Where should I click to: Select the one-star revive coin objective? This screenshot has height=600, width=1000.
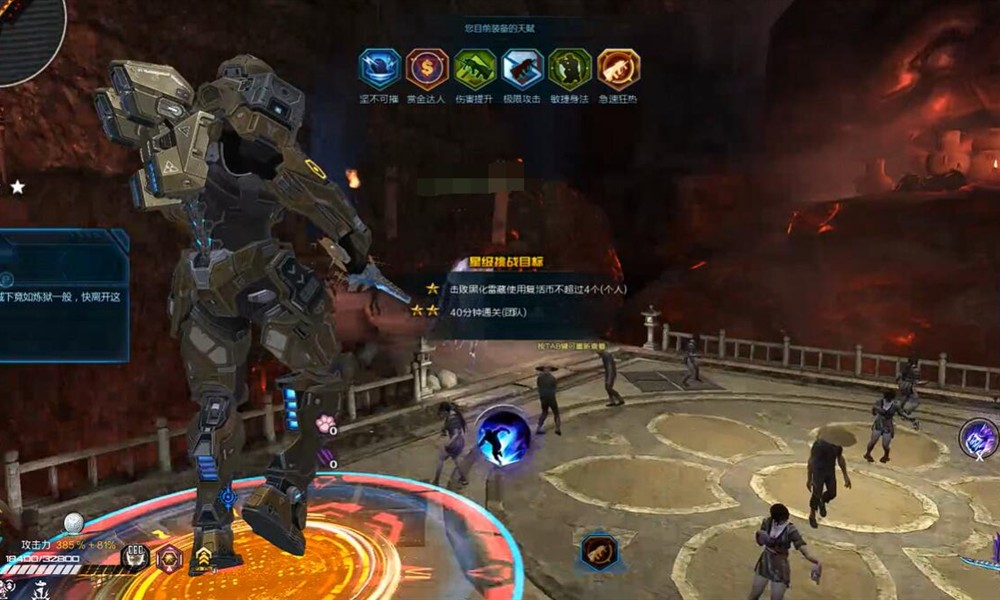530,288
